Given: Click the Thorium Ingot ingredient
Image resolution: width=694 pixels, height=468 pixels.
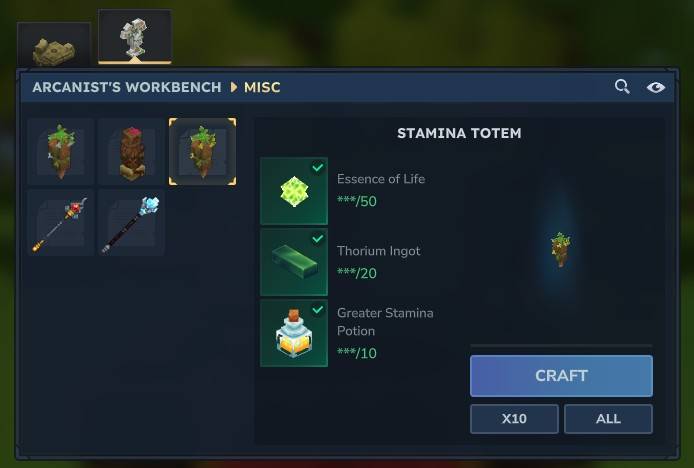Looking at the screenshot, I should (x=294, y=262).
